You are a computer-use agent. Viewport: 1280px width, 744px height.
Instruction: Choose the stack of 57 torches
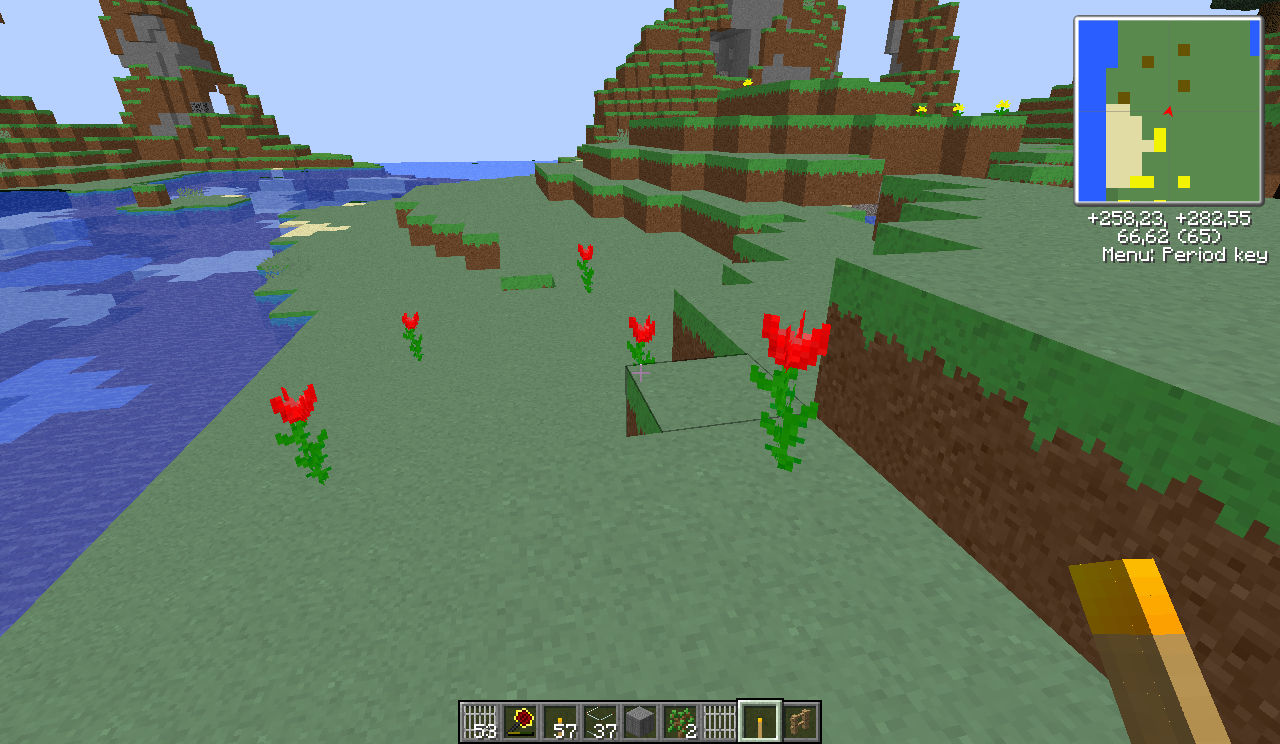(x=560, y=721)
